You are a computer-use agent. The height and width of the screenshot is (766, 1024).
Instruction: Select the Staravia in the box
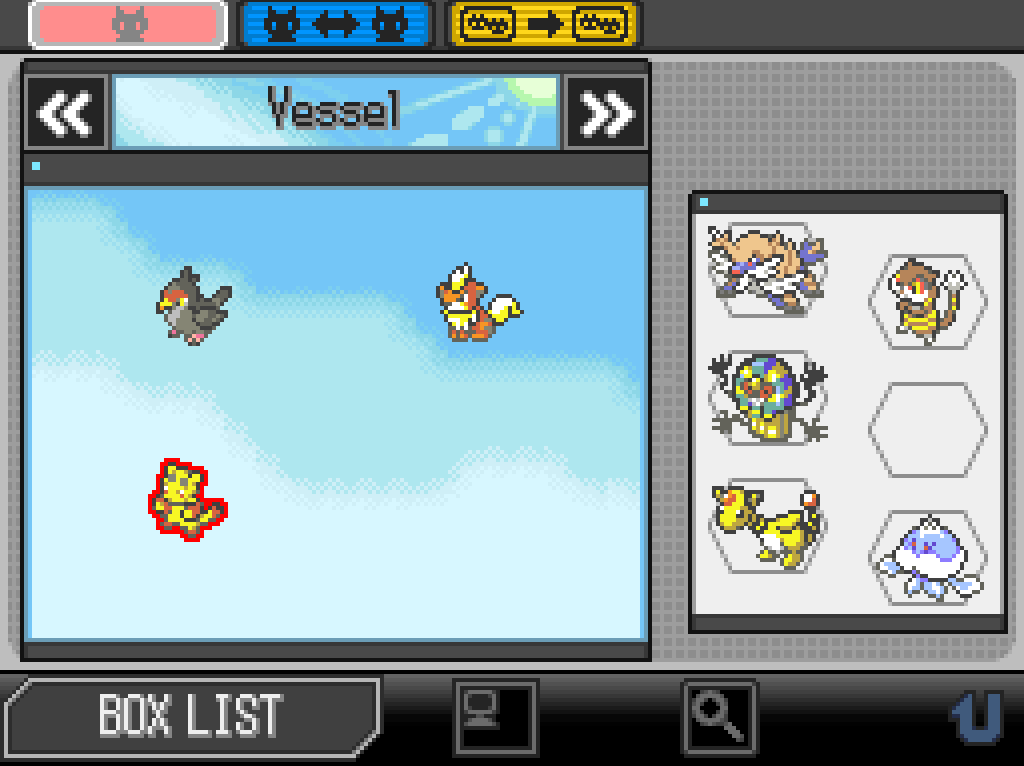[x=193, y=305]
